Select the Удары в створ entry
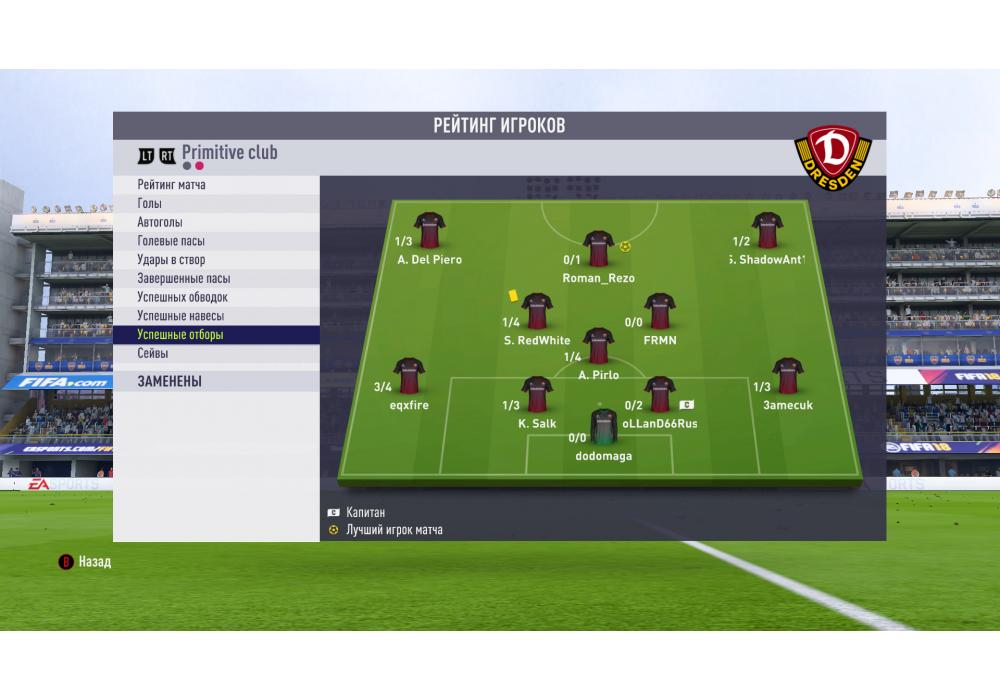This screenshot has height=700, width=1000. point(216,260)
